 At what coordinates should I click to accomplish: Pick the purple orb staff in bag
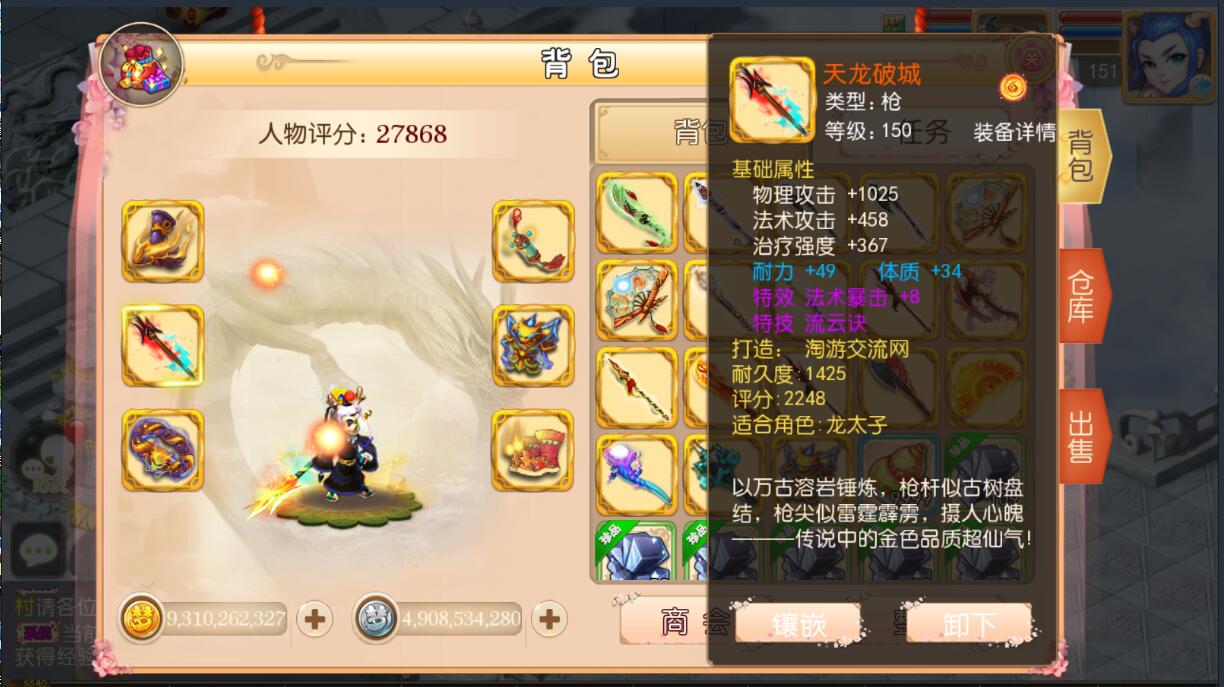coord(636,474)
